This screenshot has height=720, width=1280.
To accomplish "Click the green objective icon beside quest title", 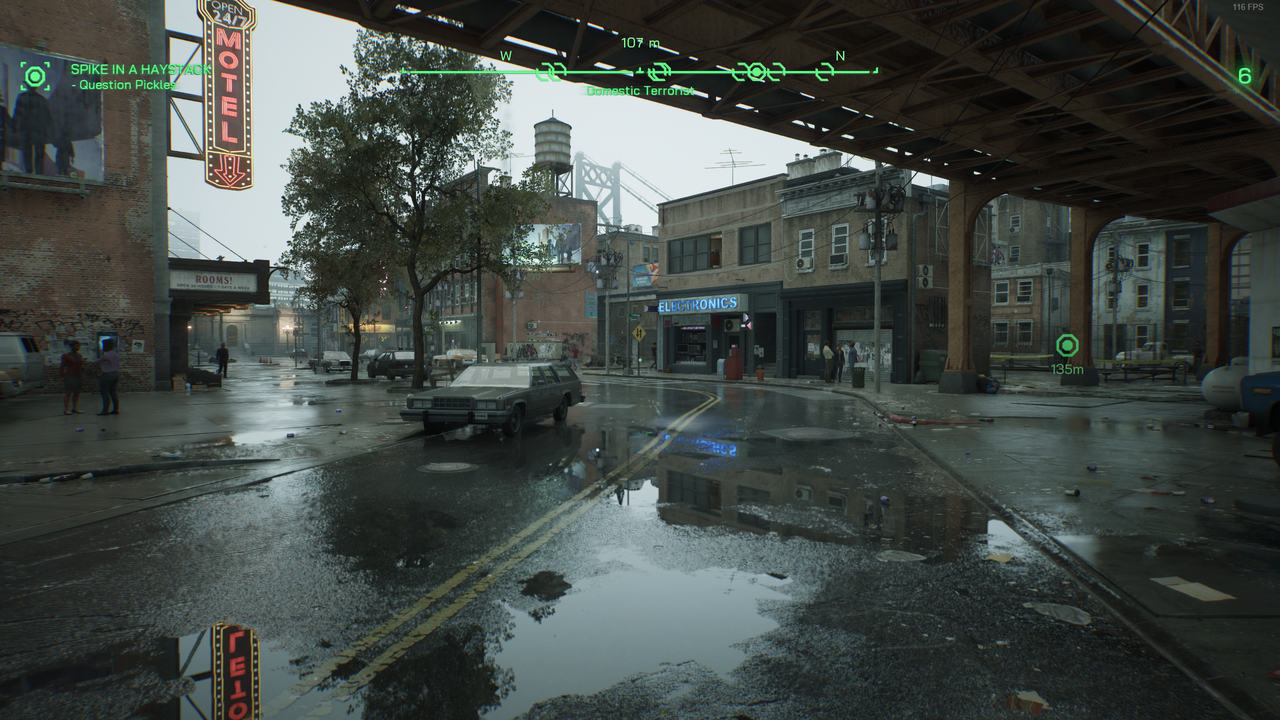I will (36, 76).
